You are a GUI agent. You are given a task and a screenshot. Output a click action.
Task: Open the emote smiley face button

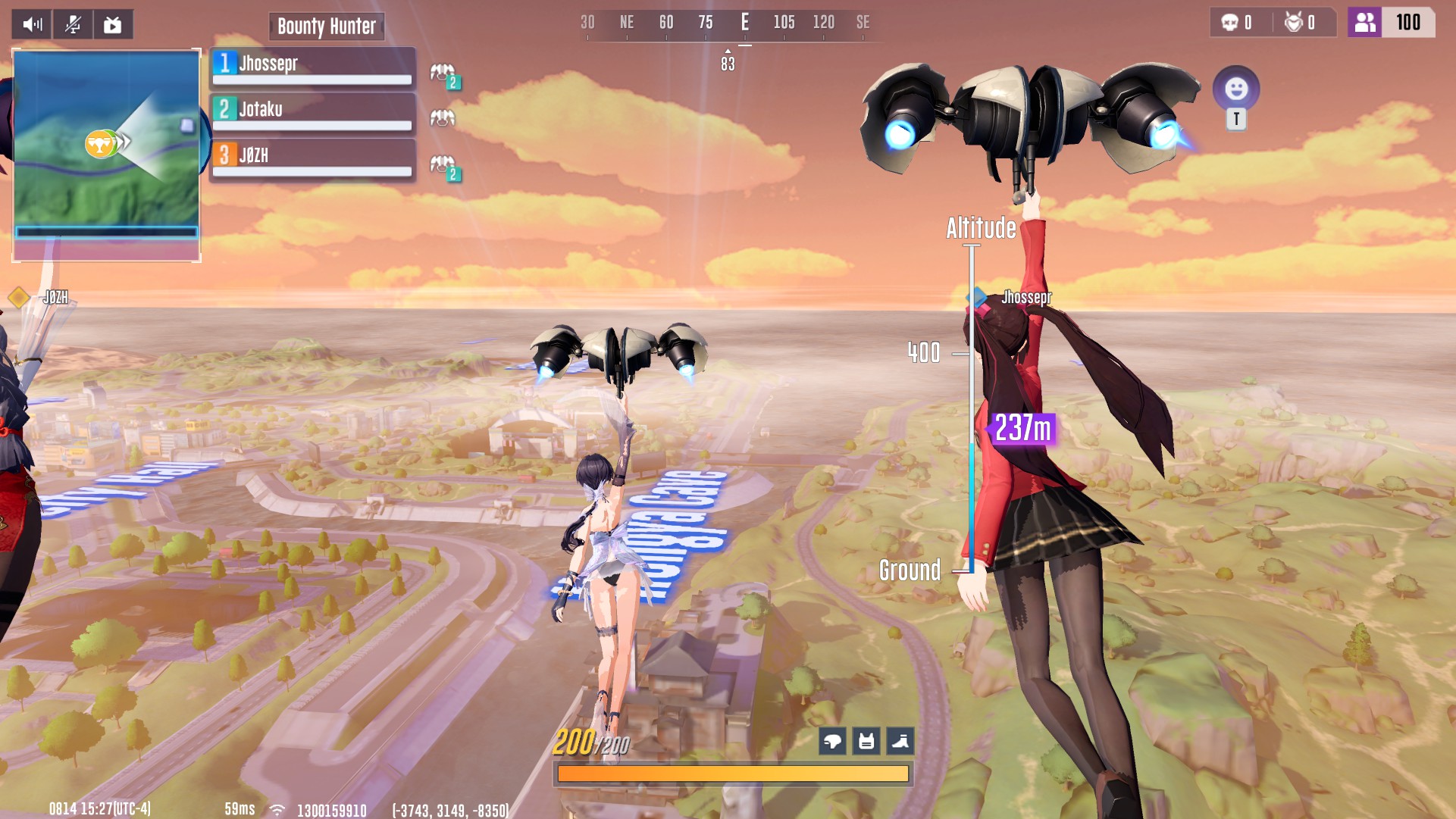point(1236,89)
